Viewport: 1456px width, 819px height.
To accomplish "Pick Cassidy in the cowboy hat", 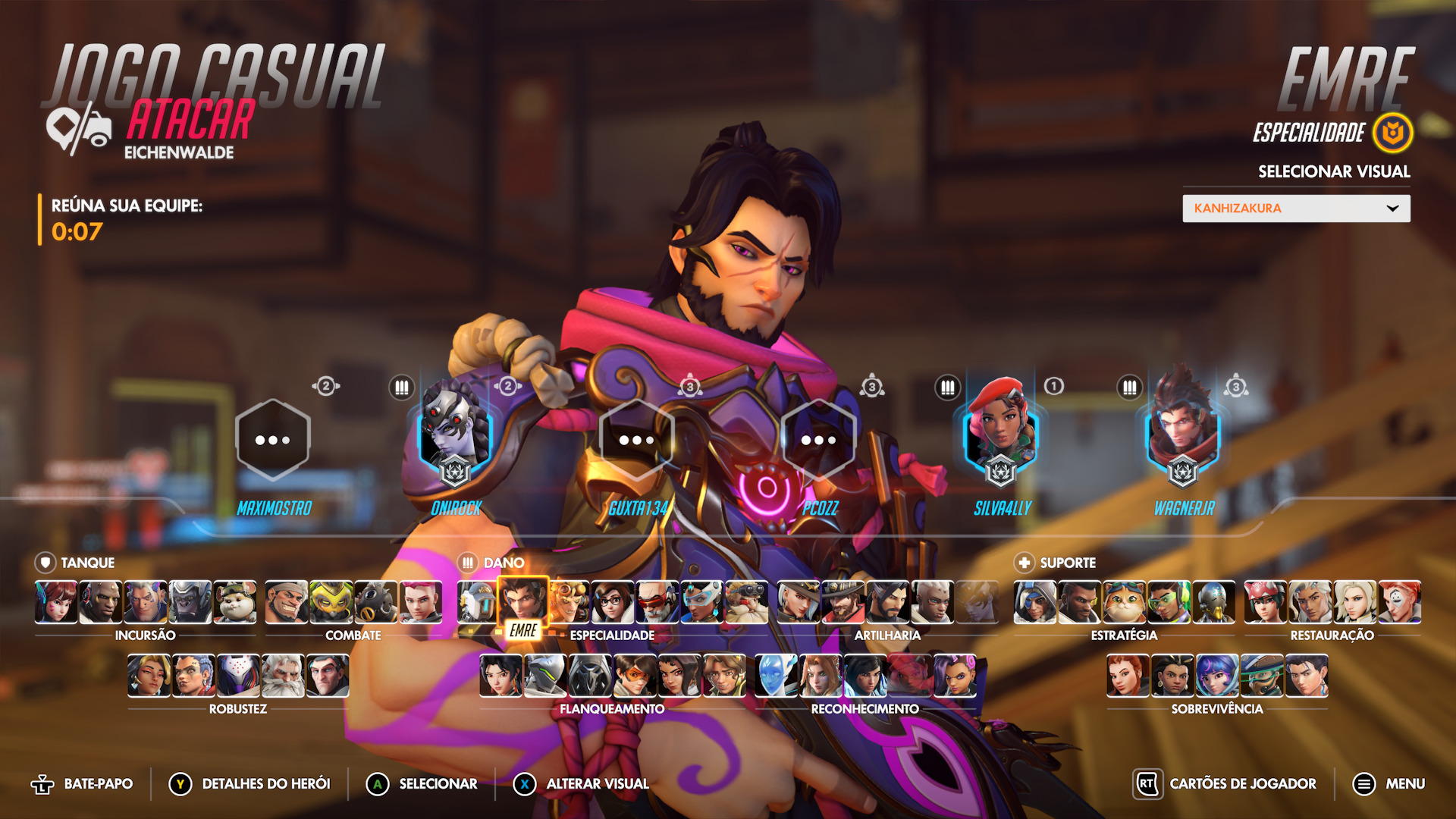I will click(x=843, y=602).
